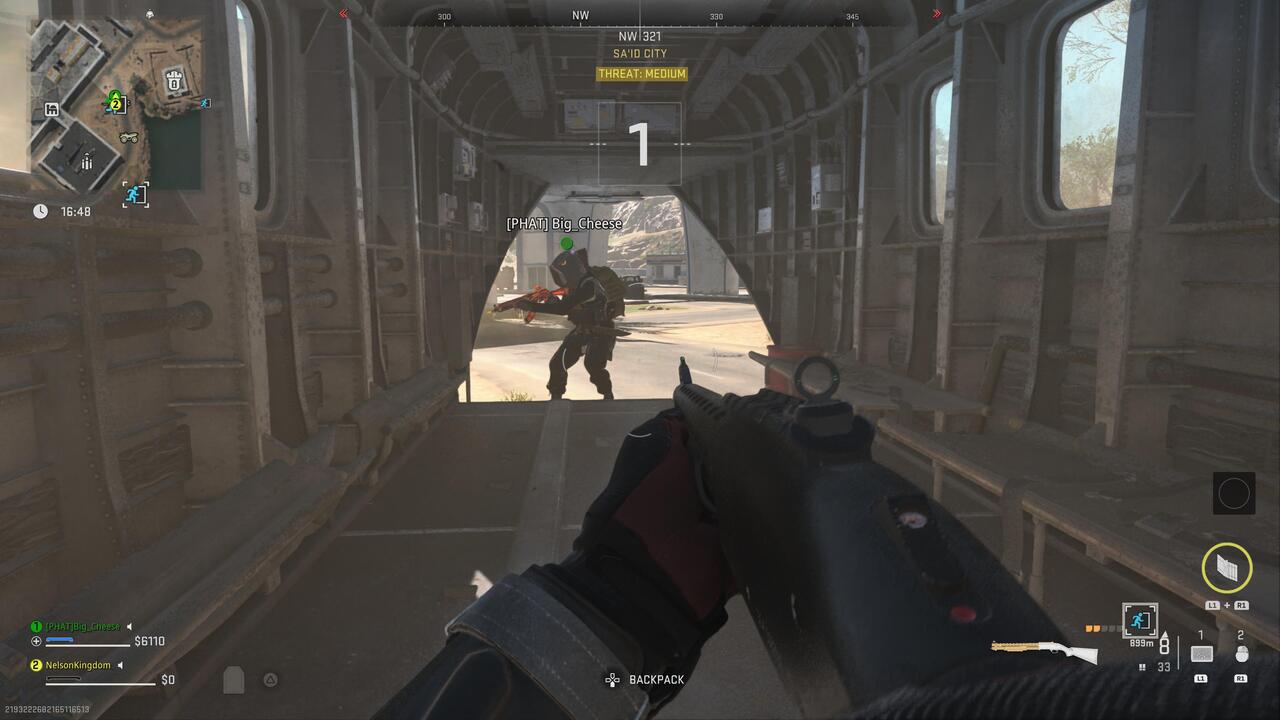Click the tactical equipment icon in slot 2
The image size is (1280, 720).
point(1242,654)
